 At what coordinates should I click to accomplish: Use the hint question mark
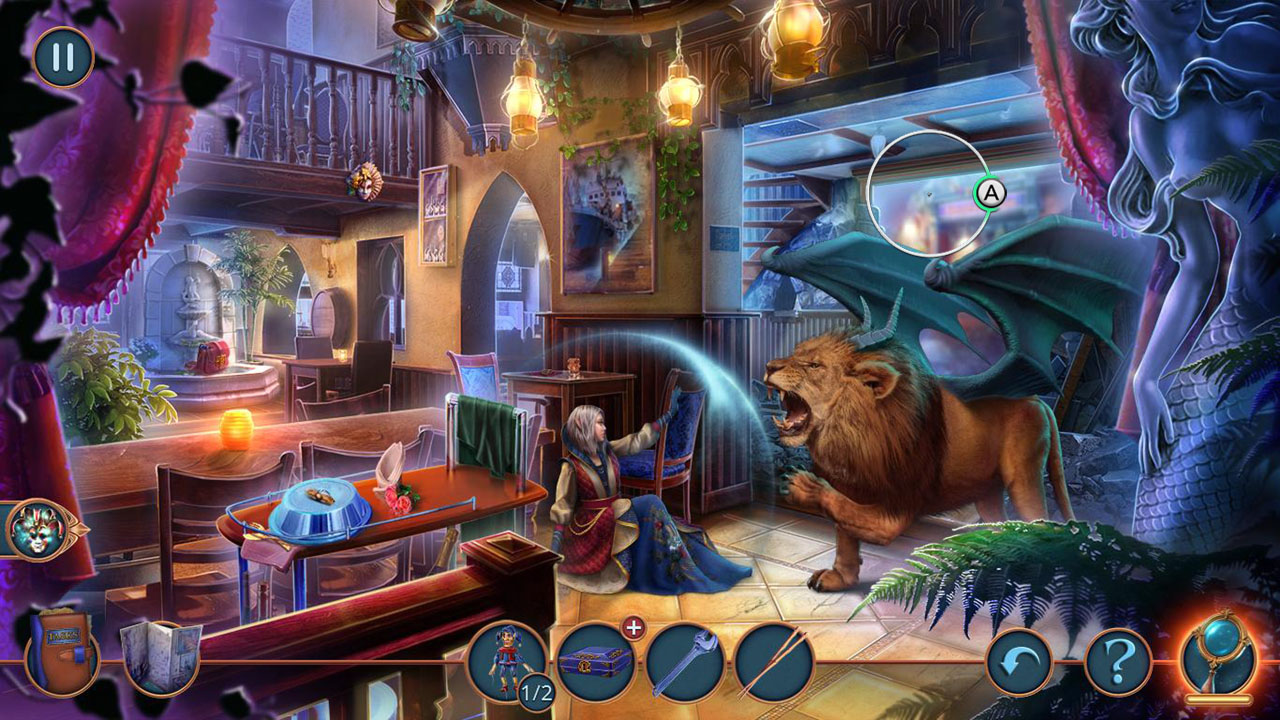(1119, 662)
